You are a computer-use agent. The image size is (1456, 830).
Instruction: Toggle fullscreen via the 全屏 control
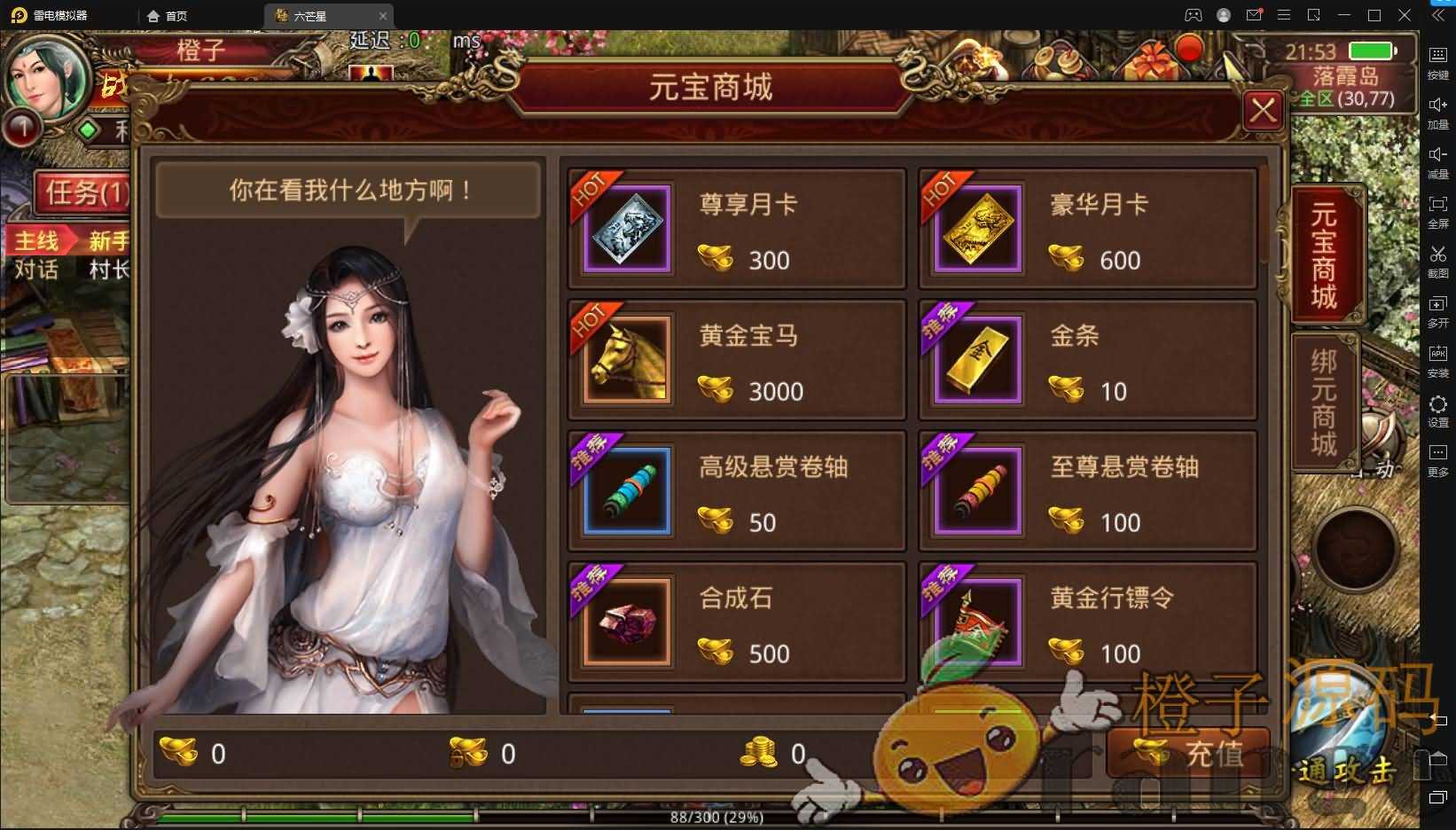(x=1438, y=208)
